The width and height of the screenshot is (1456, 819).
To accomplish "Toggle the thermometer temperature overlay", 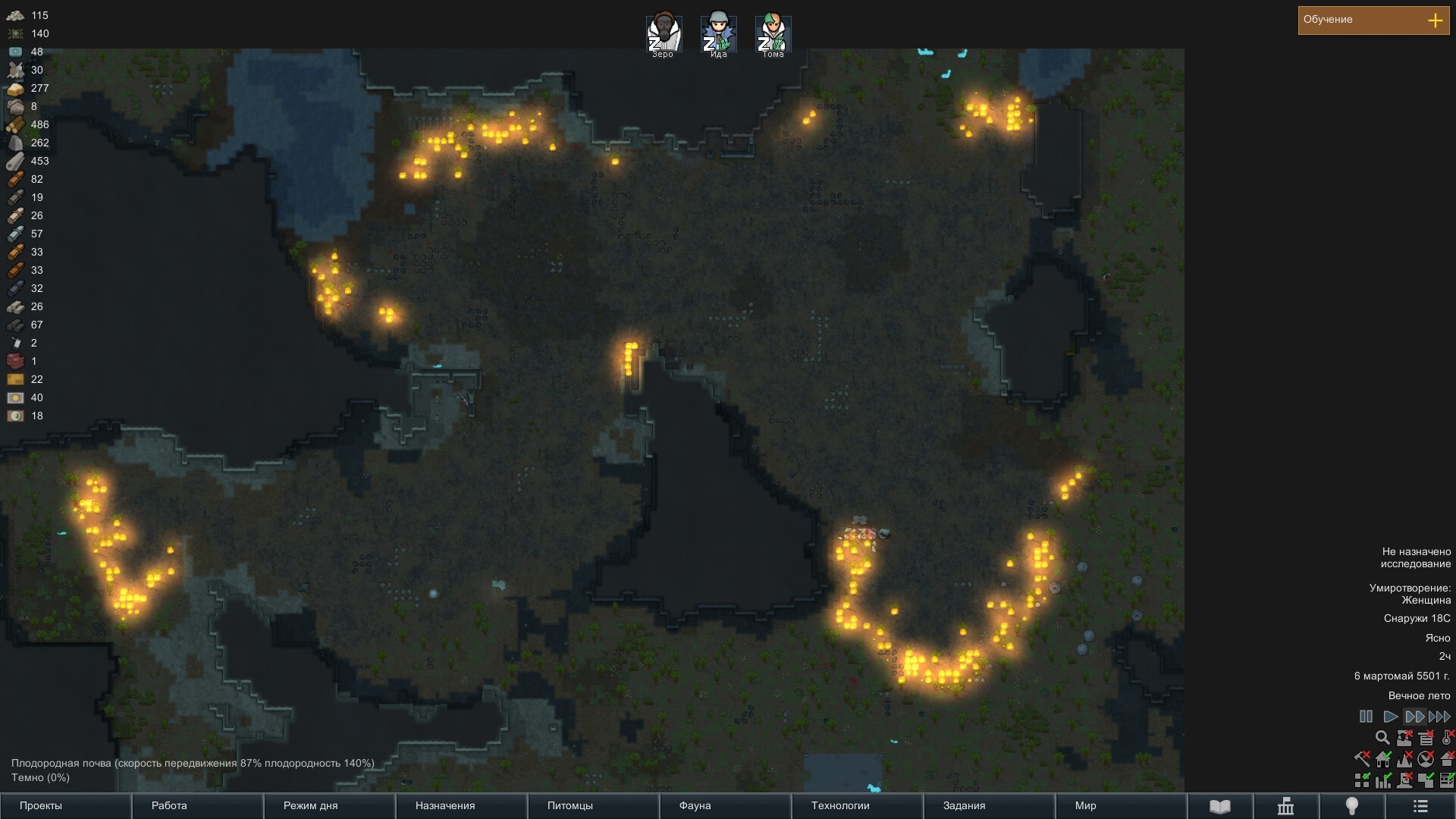I will [1447, 738].
